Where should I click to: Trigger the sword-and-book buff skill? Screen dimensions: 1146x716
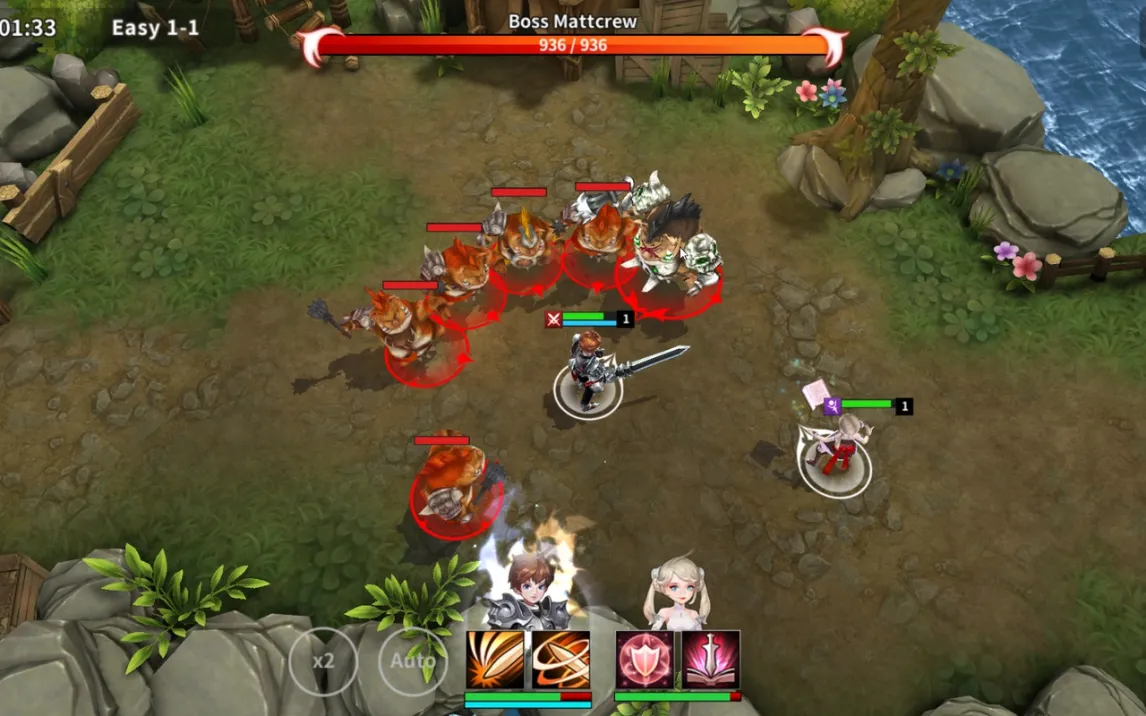pyautogui.click(x=710, y=660)
